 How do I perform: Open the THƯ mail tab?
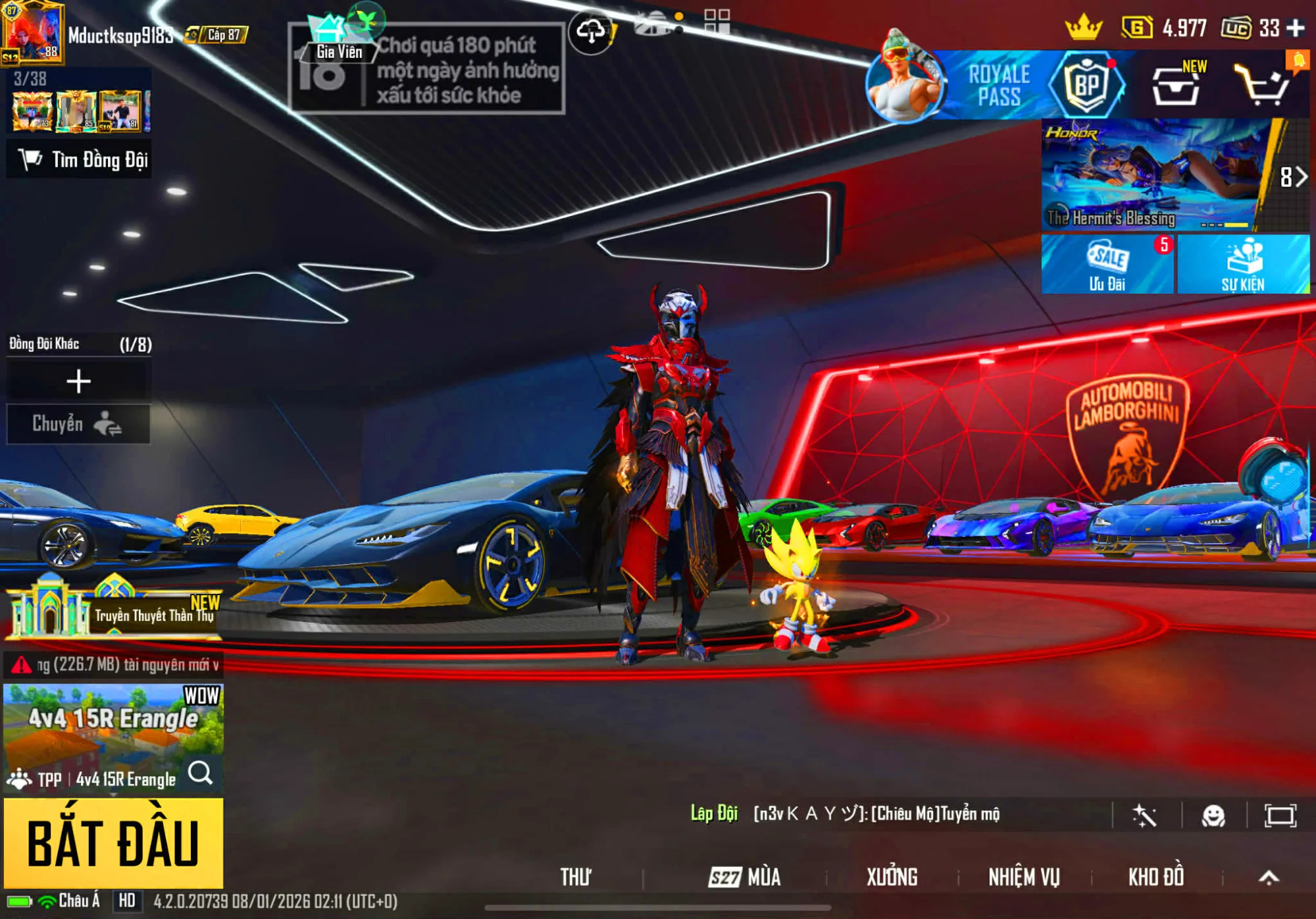tap(576, 877)
